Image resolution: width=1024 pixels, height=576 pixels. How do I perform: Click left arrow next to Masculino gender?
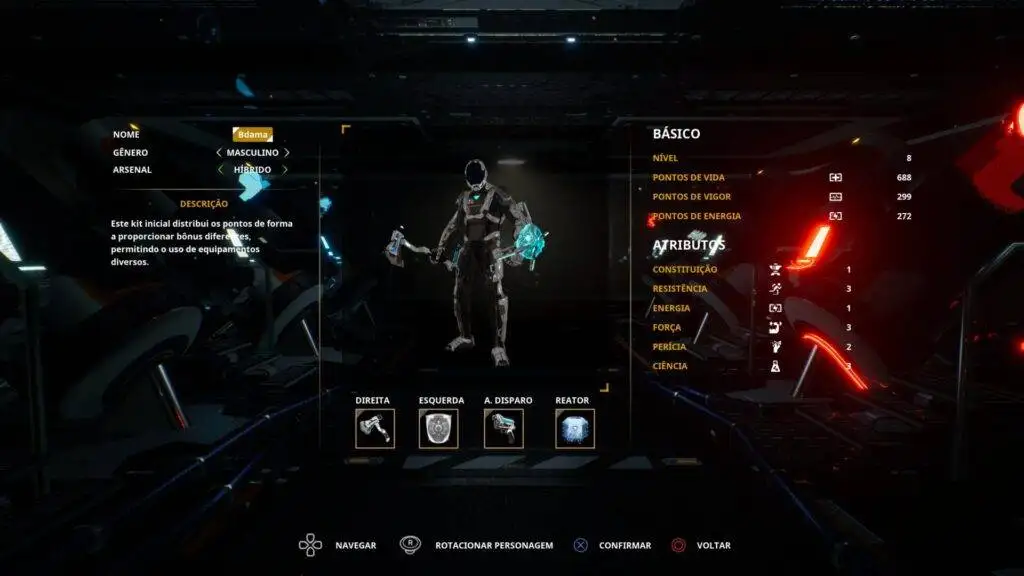point(219,153)
